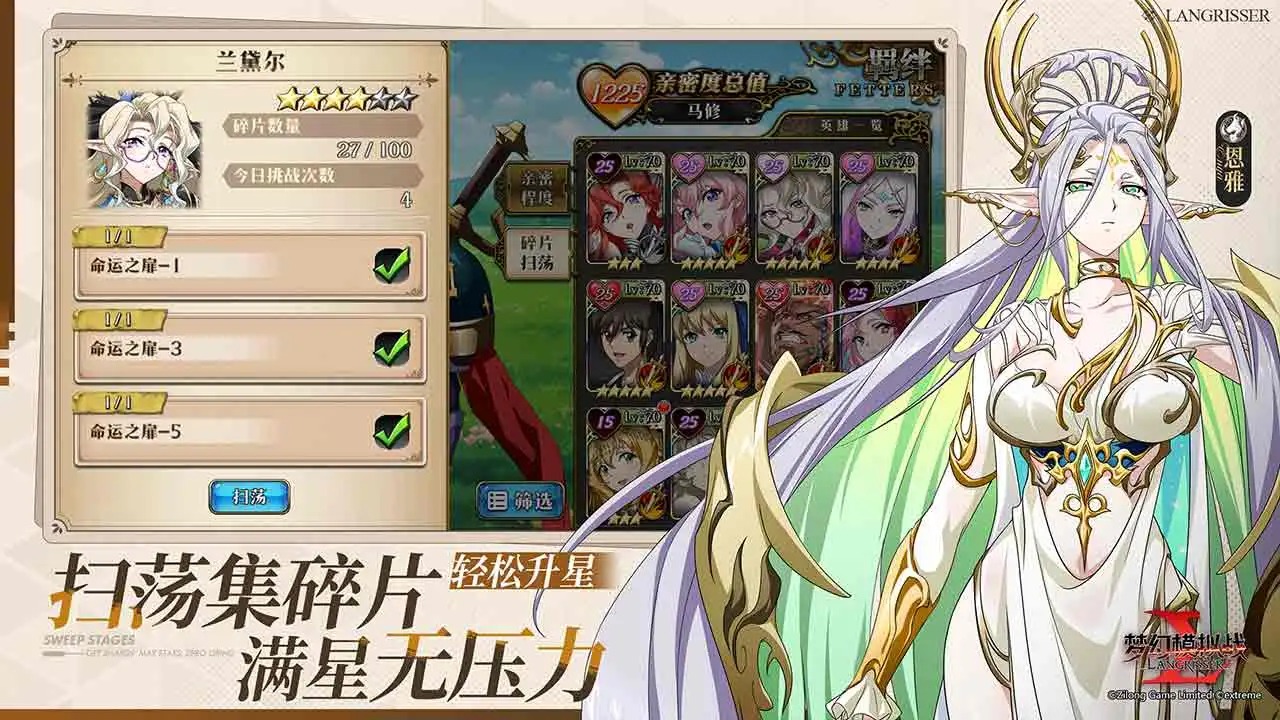The height and width of the screenshot is (720, 1280).
Task: Click the red 1/1 flag on 命运之扉-1
Action: point(118,238)
